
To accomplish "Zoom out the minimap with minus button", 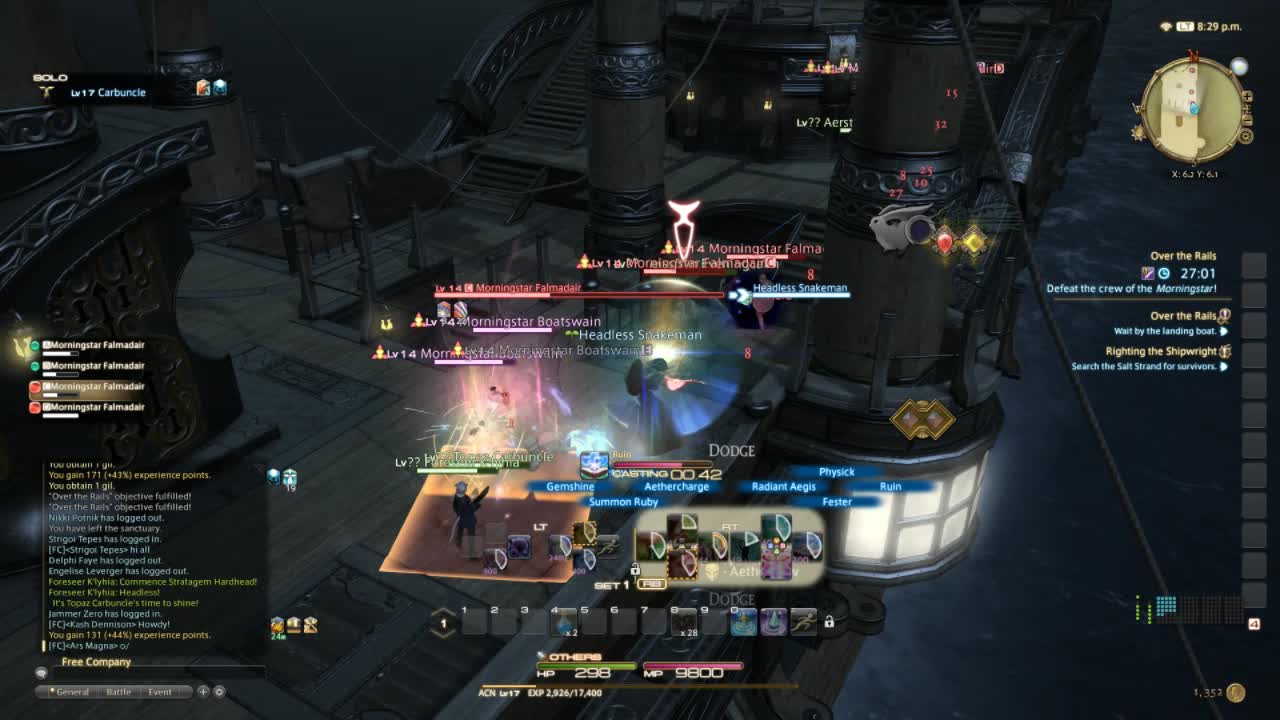I will click(1246, 119).
